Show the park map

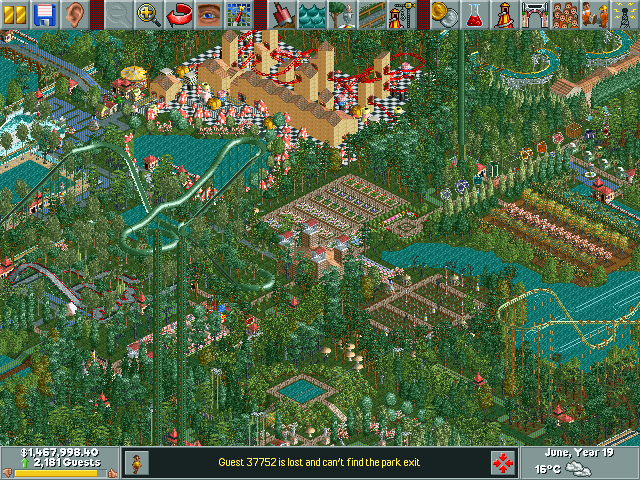[x=238, y=14]
